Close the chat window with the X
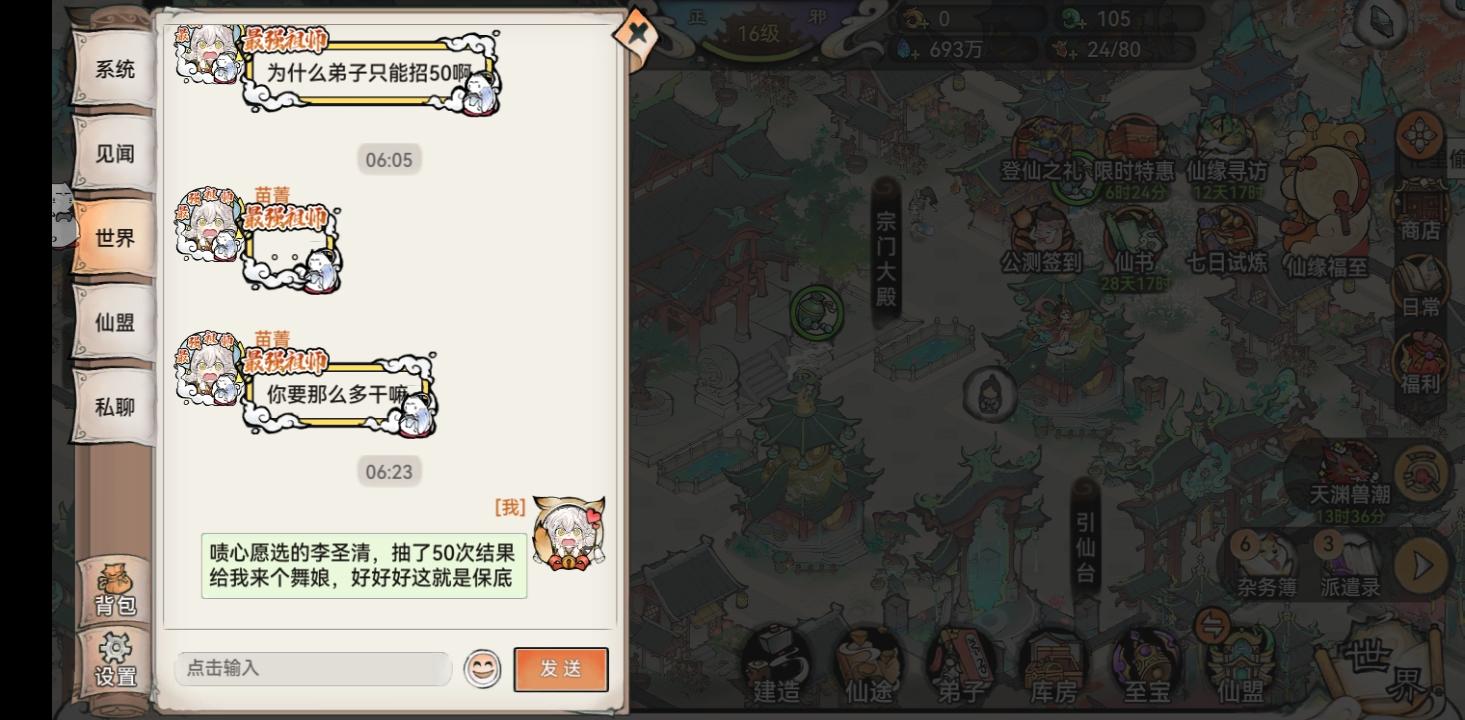Viewport: 1465px width, 720px height. 636,33
